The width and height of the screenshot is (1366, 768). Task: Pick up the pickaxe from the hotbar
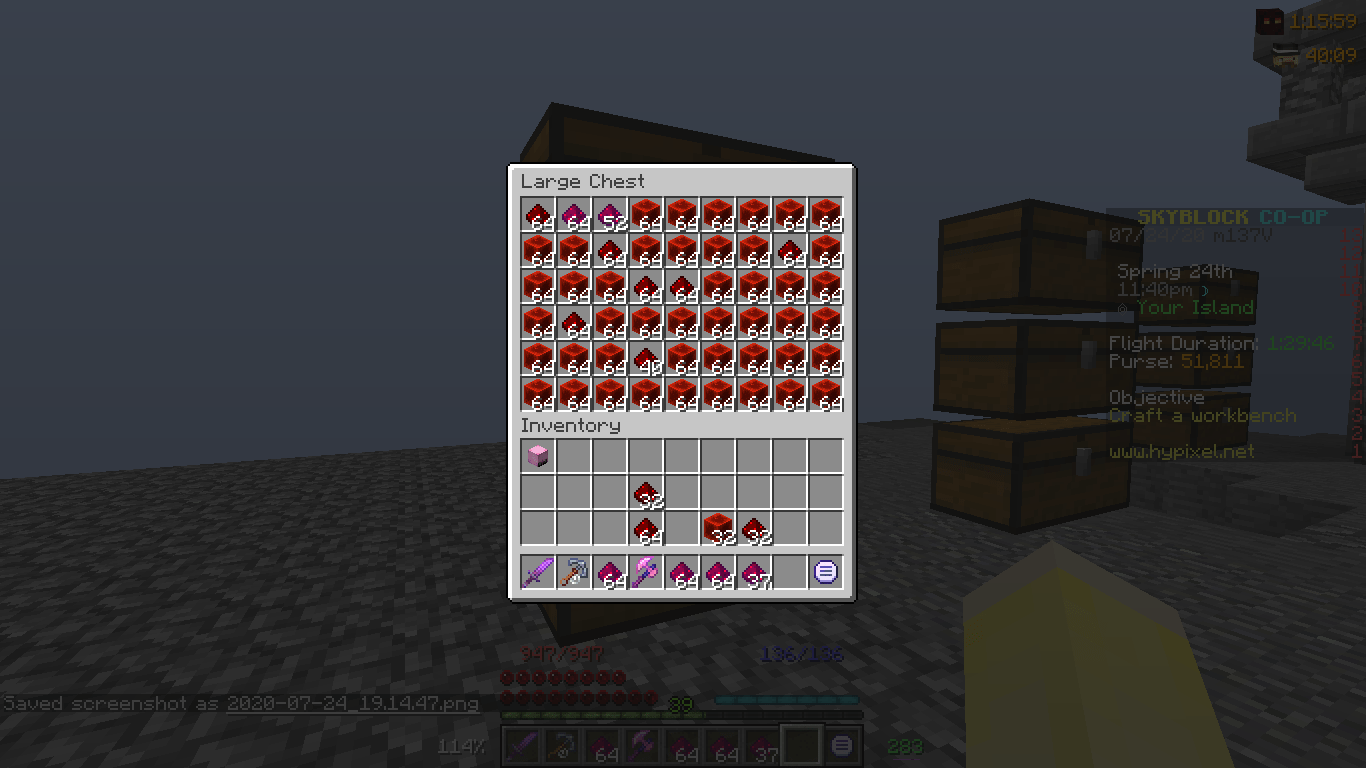(573, 572)
